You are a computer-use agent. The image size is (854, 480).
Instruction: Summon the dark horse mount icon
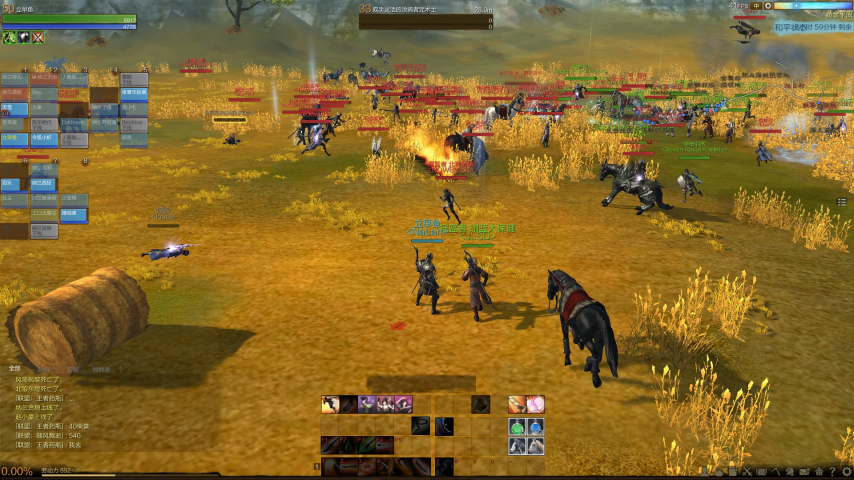tap(517, 446)
